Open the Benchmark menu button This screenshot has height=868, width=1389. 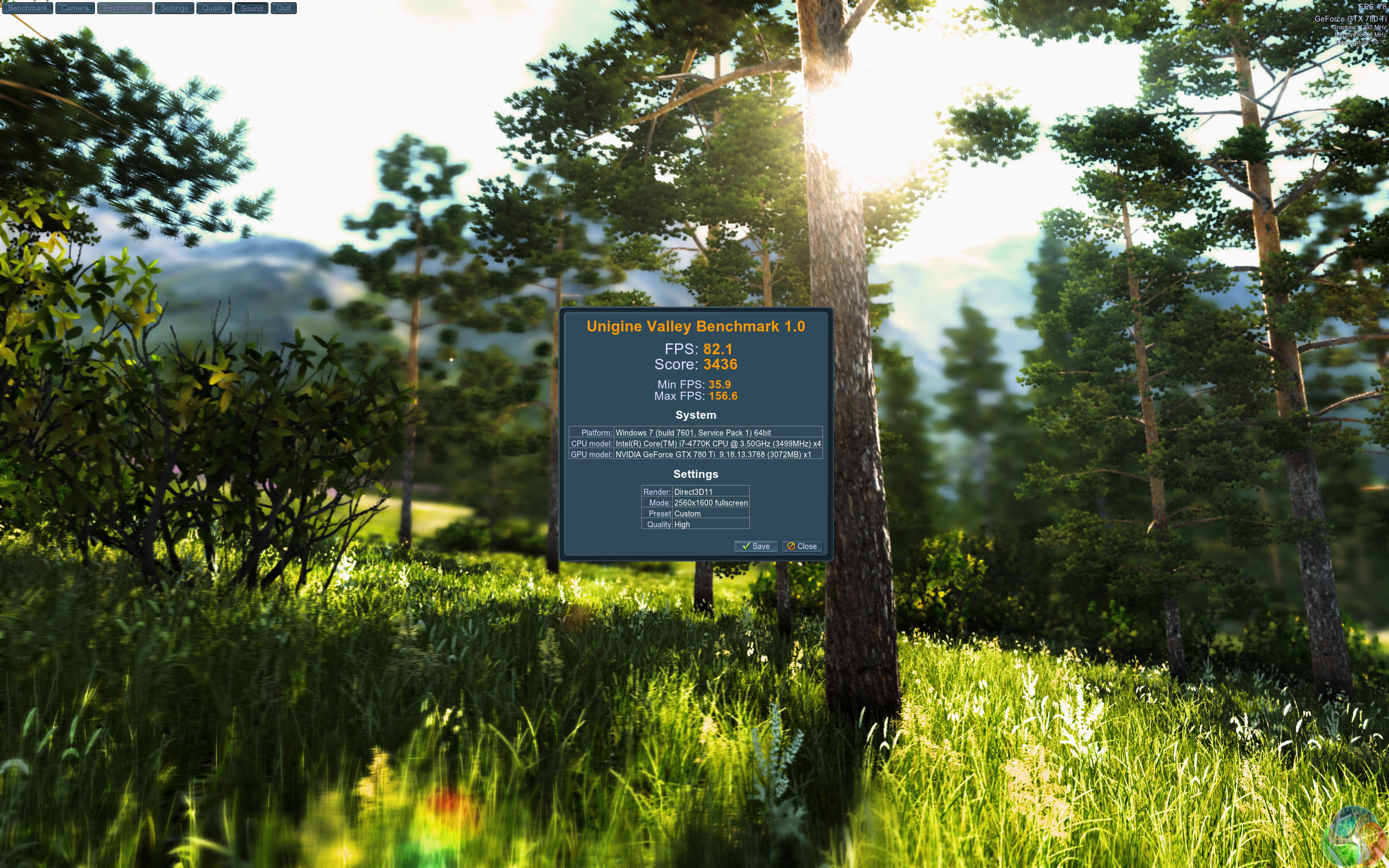28,8
